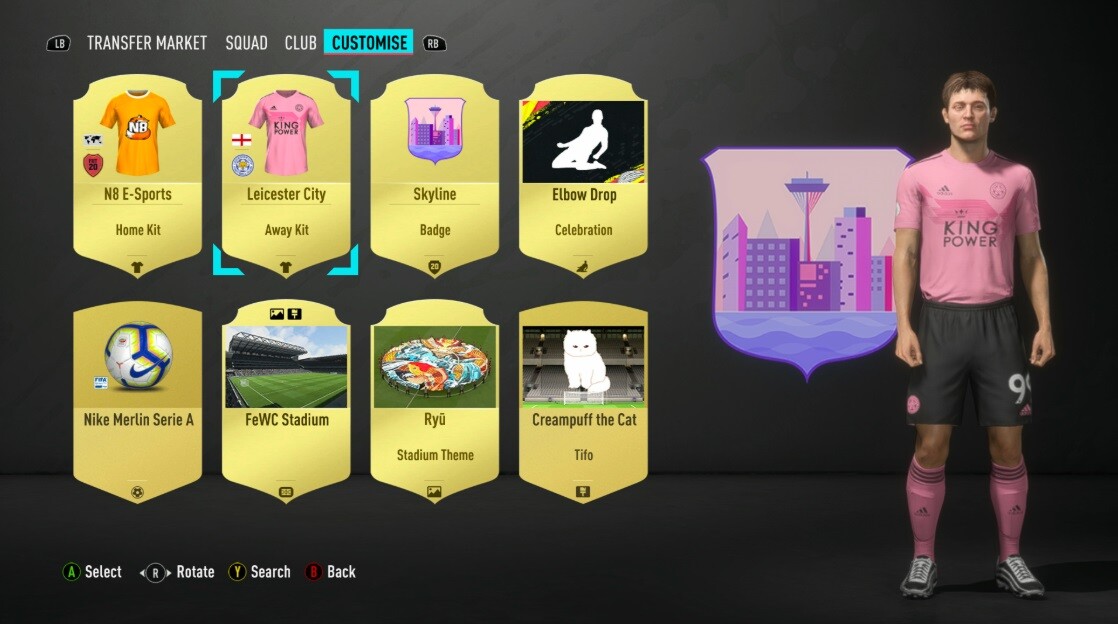Choose the FeWC Stadium card

(x=286, y=400)
